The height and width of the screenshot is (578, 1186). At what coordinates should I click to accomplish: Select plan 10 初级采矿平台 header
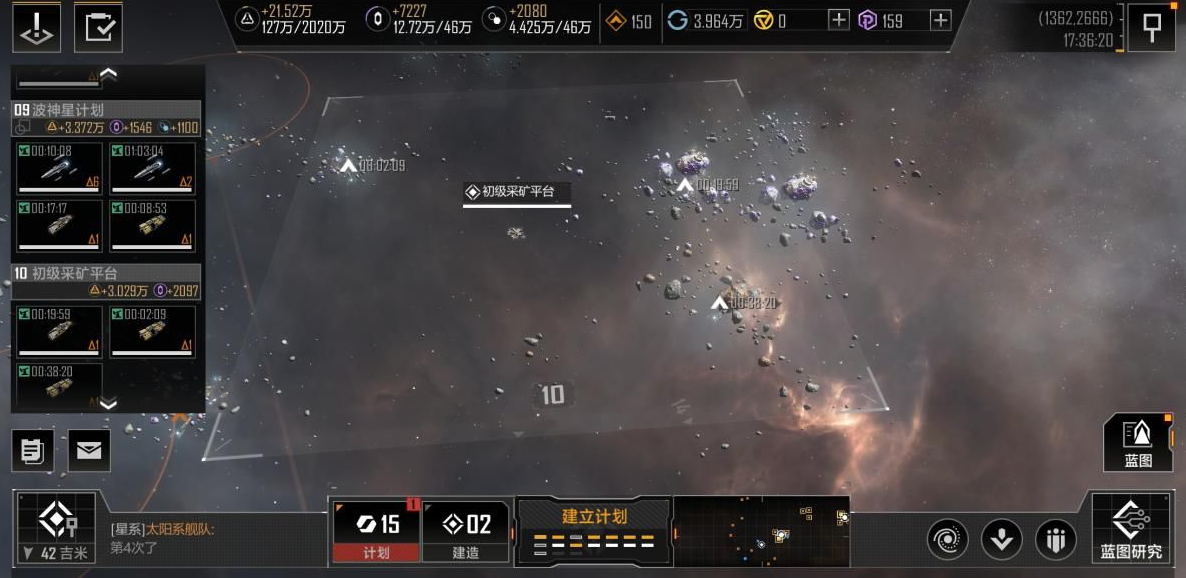pos(106,273)
